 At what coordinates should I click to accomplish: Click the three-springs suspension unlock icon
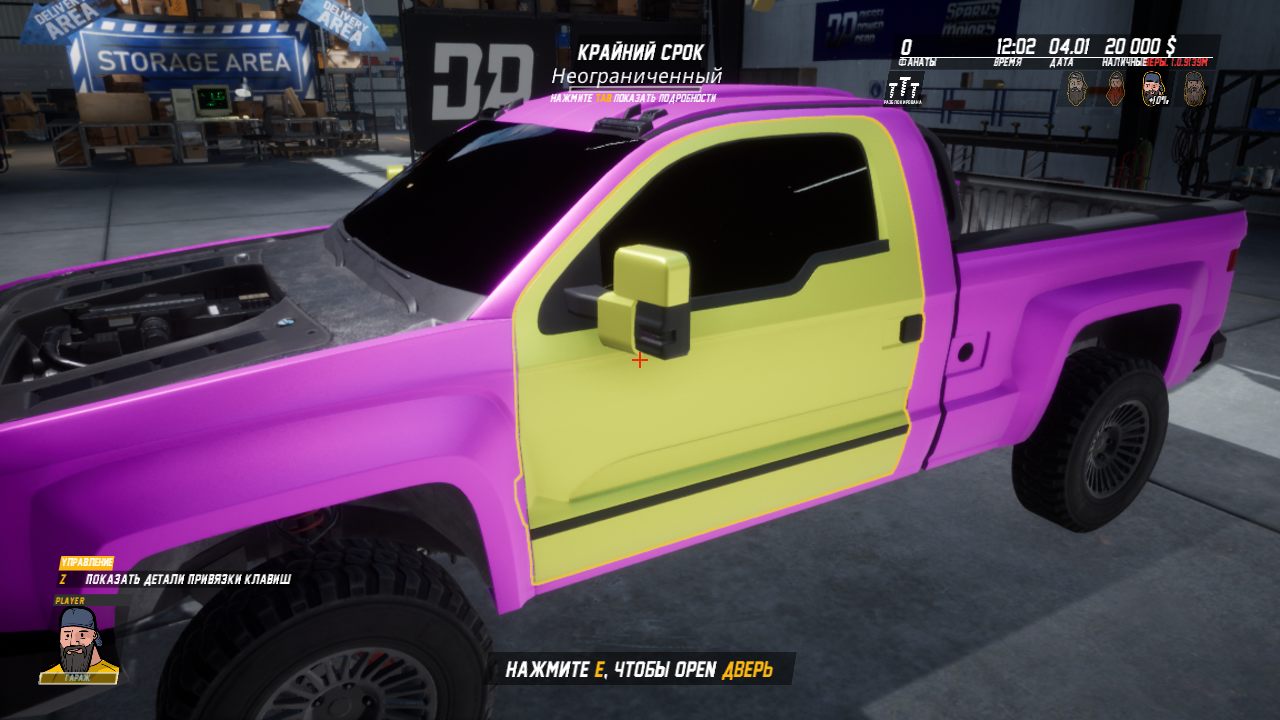click(x=904, y=87)
